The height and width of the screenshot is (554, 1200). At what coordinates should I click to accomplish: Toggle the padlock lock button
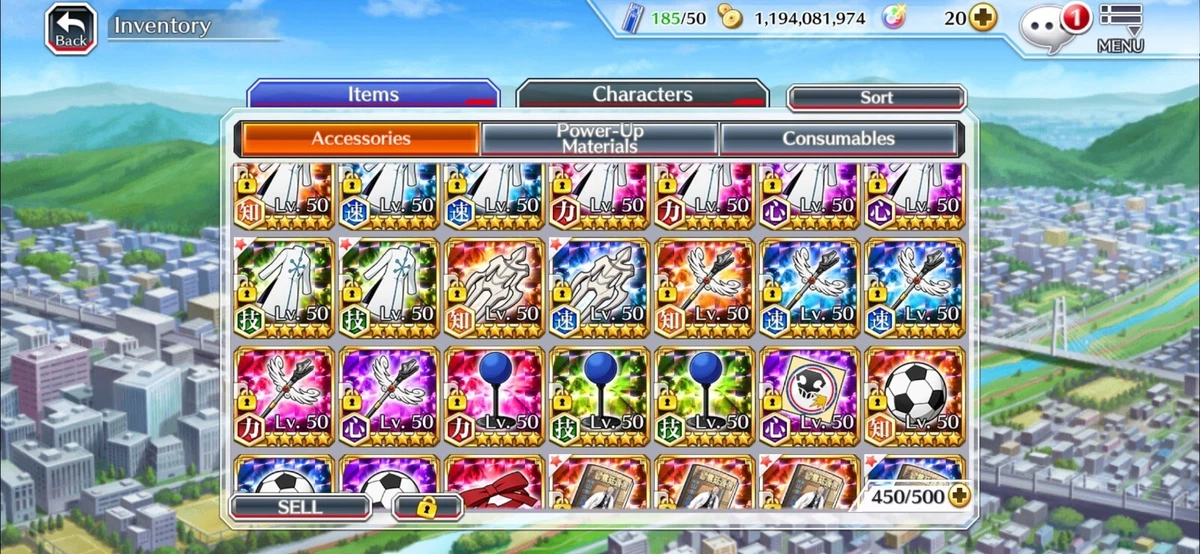pos(427,507)
